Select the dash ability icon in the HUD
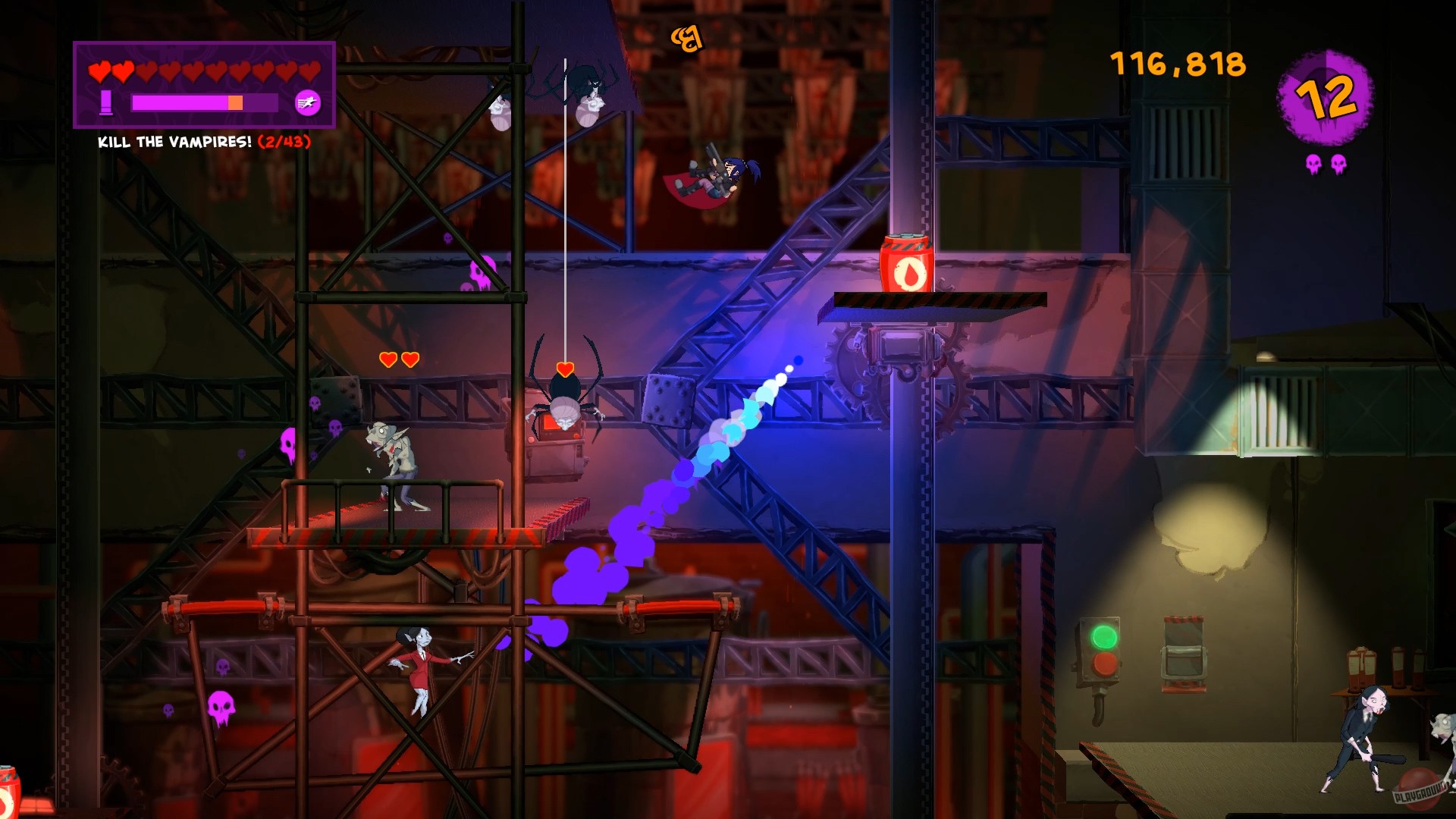The width and height of the screenshot is (1456, 819). [x=306, y=102]
